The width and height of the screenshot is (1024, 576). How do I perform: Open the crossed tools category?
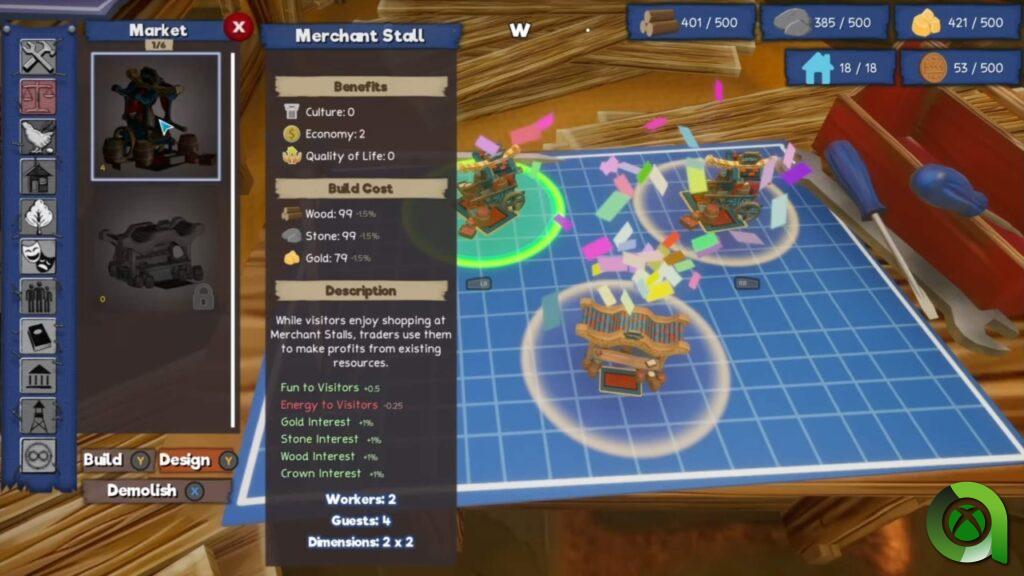(38, 56)
